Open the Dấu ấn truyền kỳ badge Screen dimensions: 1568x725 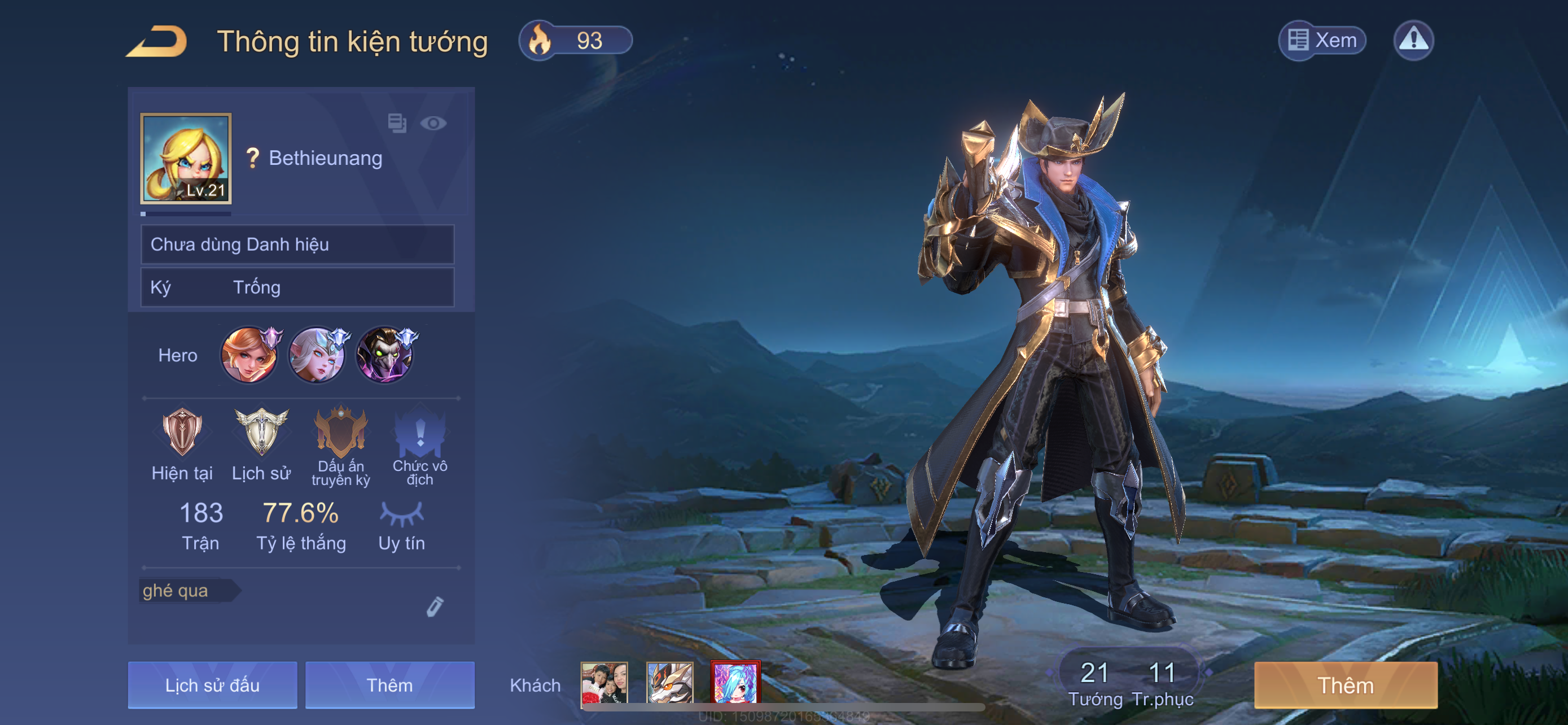coord(341,433)
